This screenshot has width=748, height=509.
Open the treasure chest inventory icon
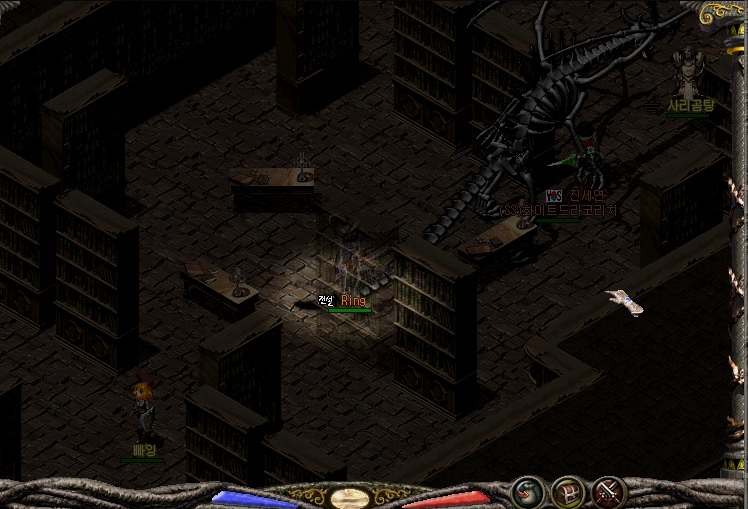(x=567, y=493)
